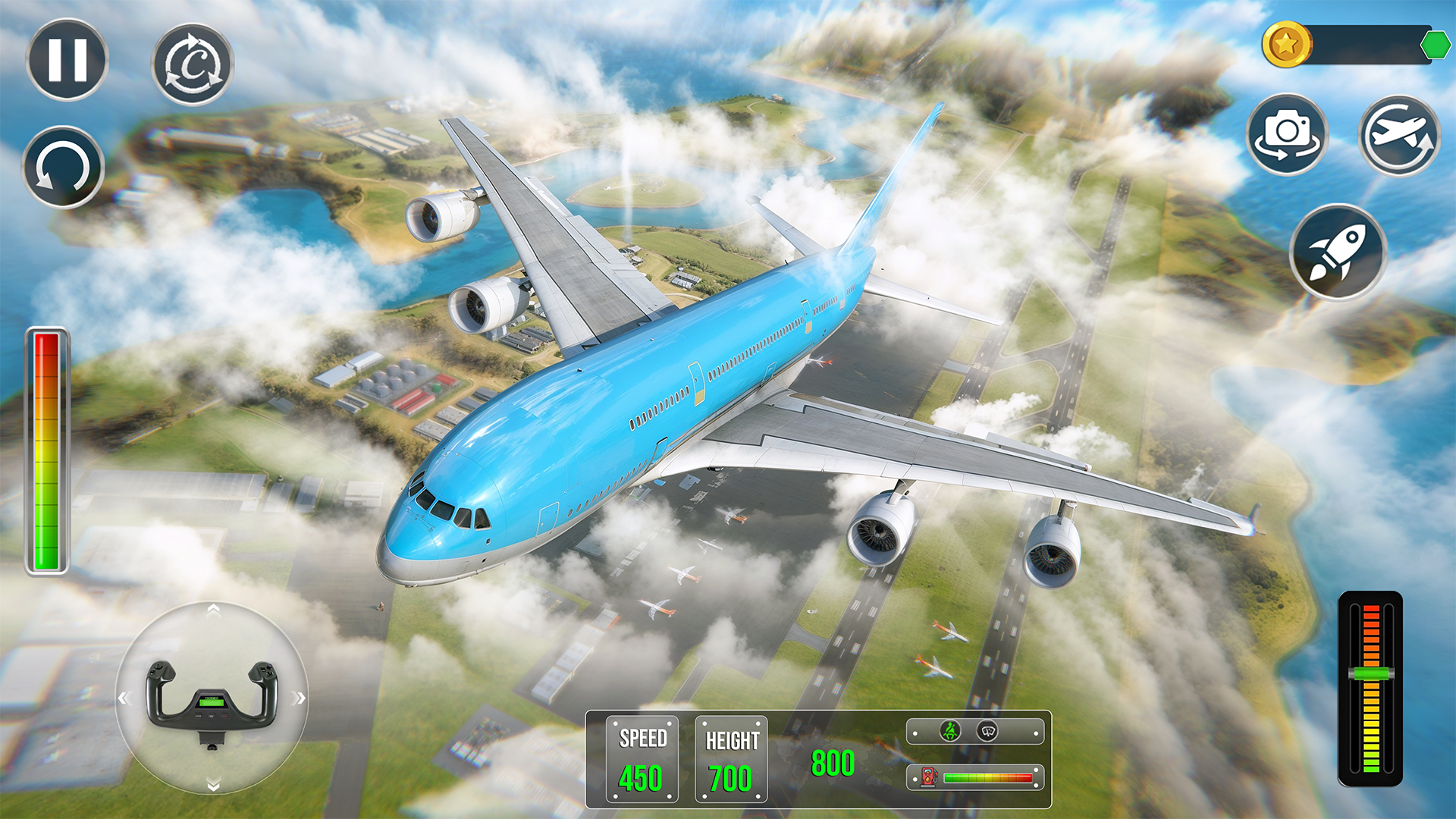Screen dimensions: 1456x819
Task: Toggle the green seatbelt indicator
Action: point(951,731)
